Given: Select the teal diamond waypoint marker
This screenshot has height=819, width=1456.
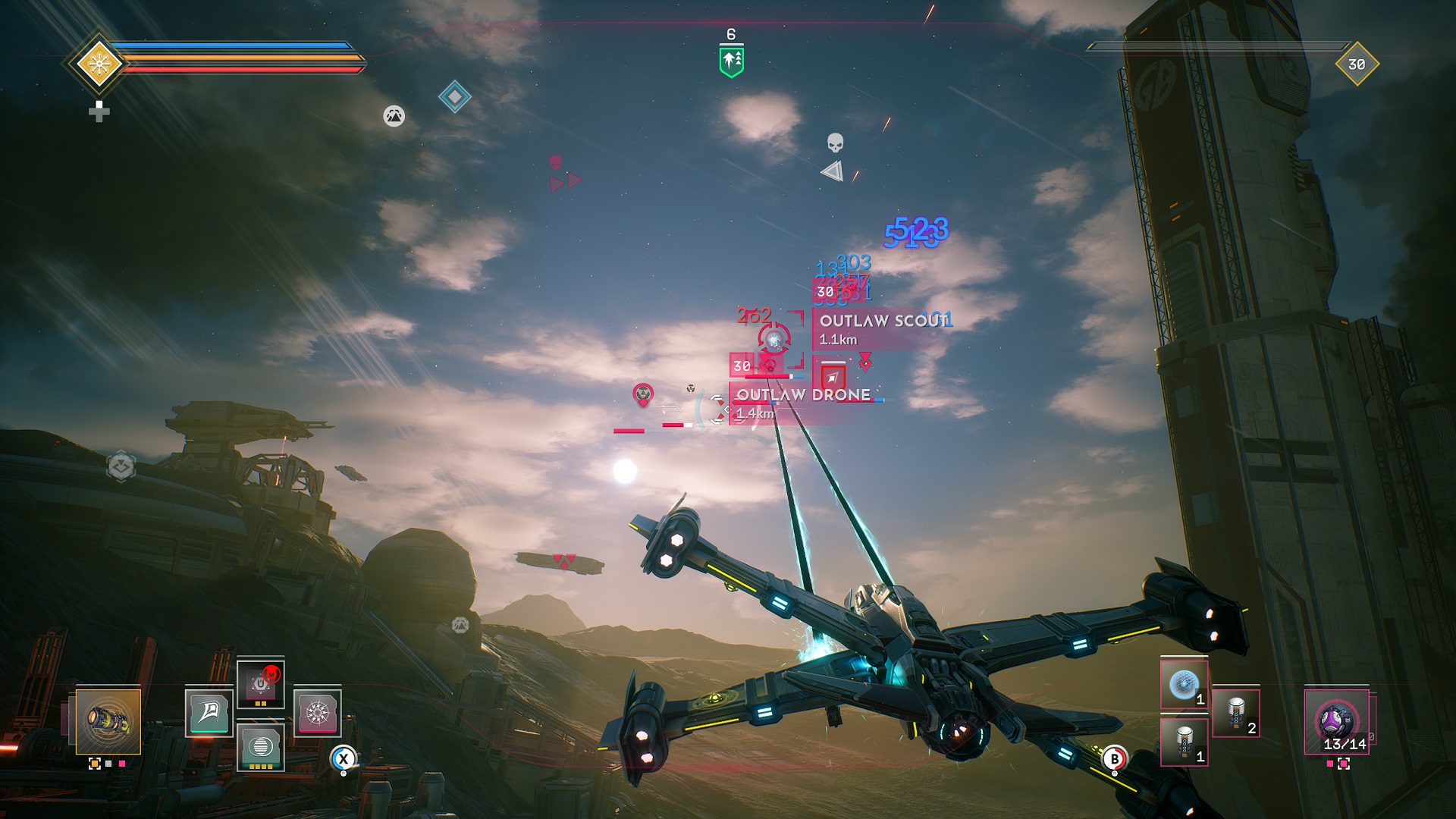Looking at the screenshot, I should [x=454, y=97].
